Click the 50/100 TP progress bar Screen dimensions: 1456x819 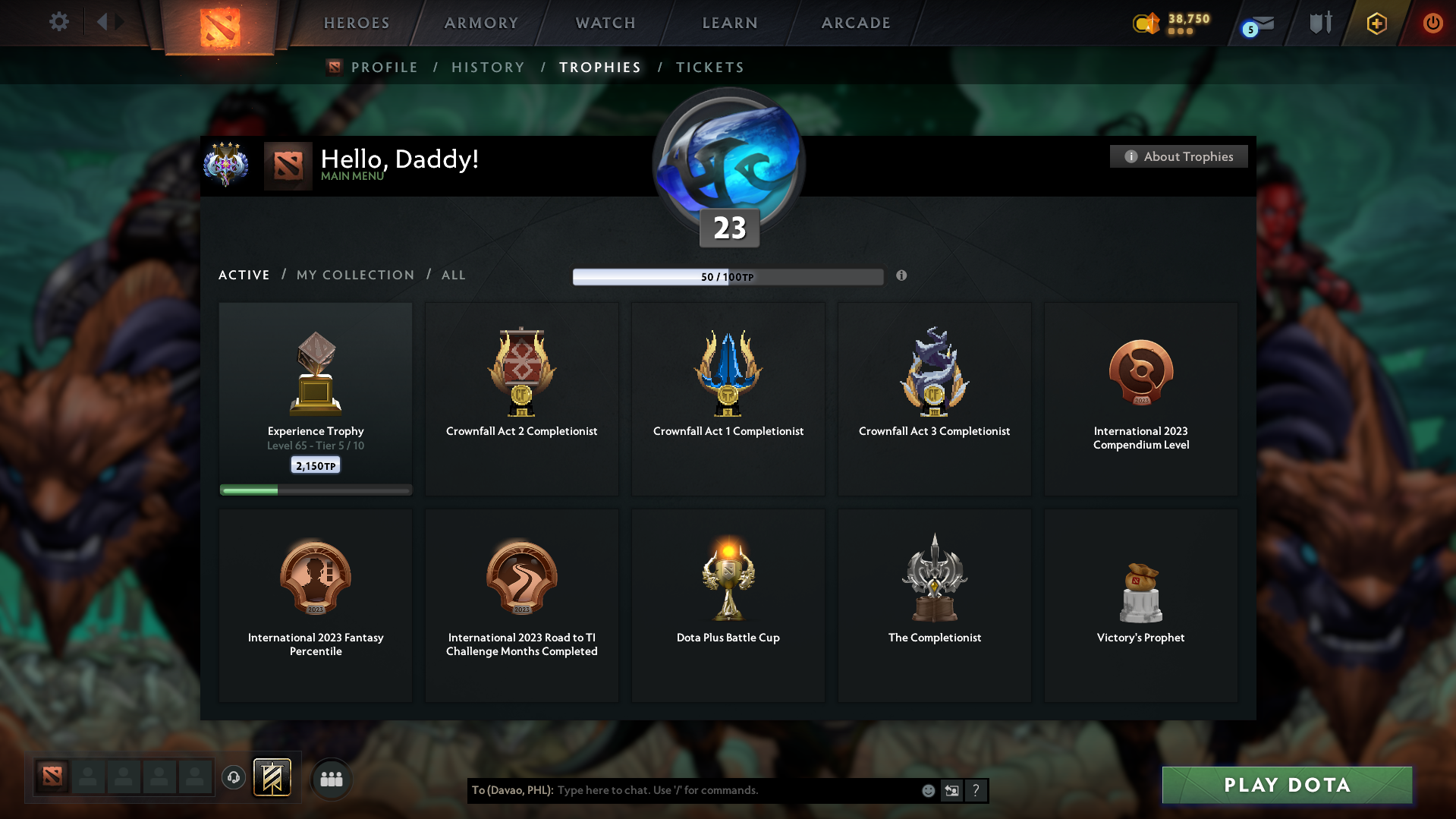pyautogui.click(x=728, y=276)
